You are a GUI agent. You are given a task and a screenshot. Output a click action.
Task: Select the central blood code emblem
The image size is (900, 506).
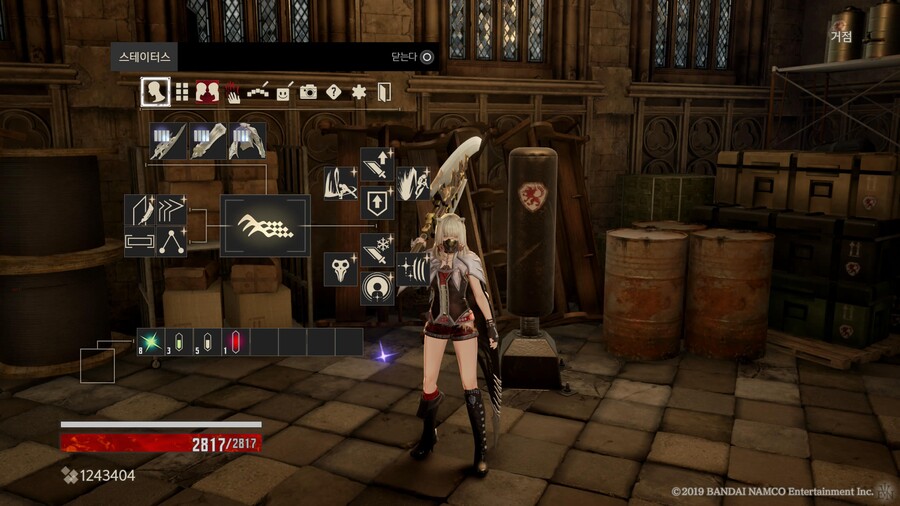[x=265, y=225]
